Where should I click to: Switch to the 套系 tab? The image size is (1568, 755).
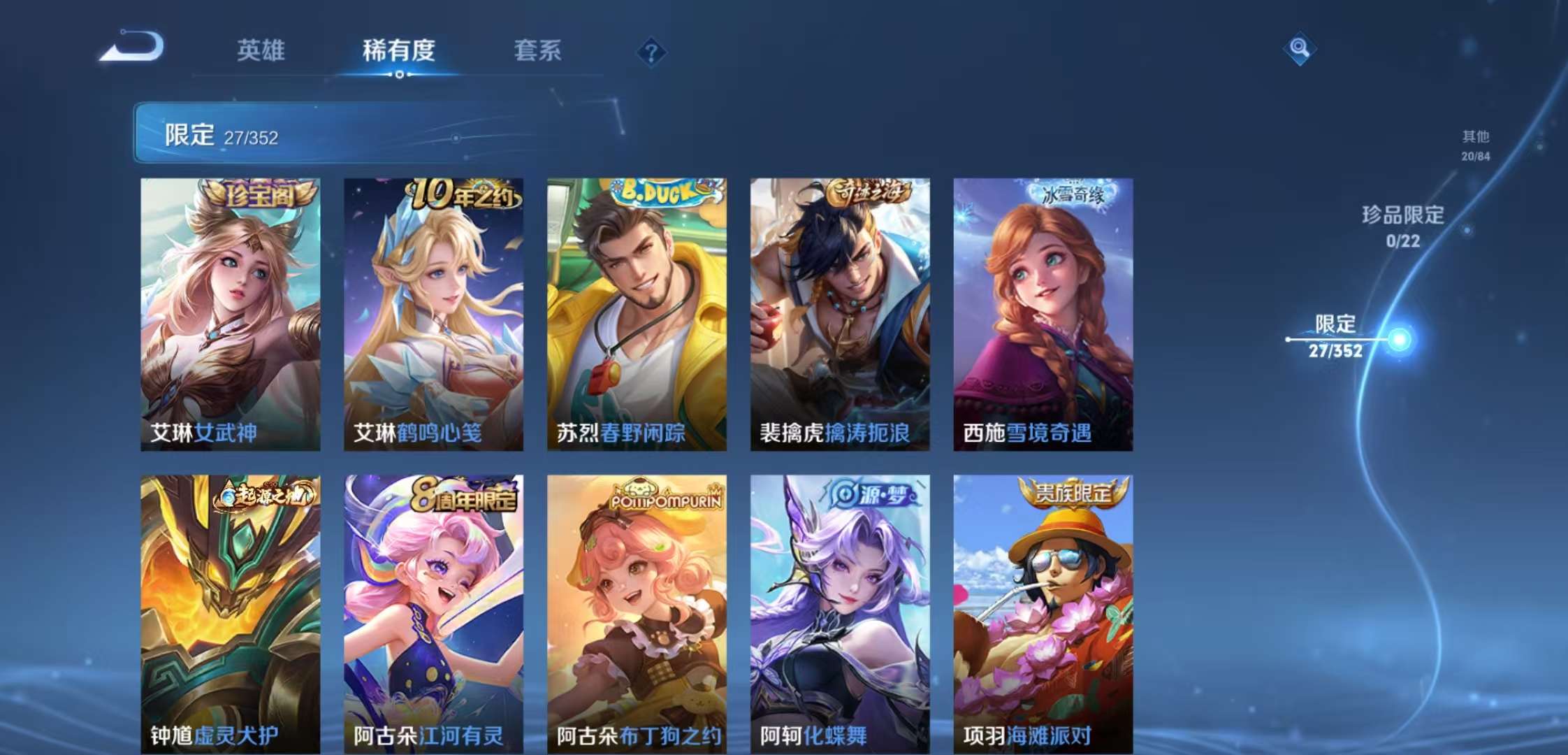[x=539, y=51]
